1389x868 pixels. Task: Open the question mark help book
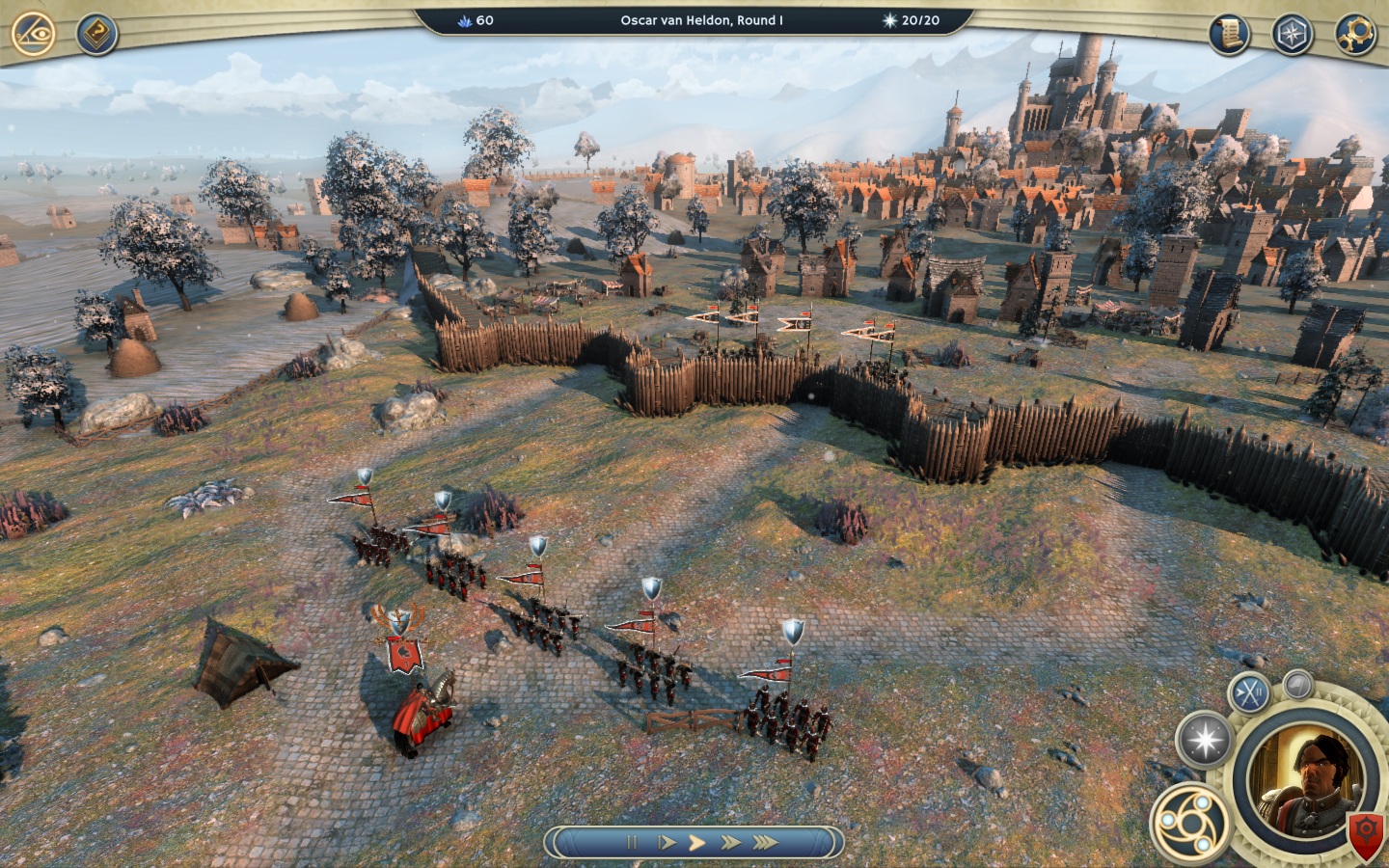click(96, 36)
